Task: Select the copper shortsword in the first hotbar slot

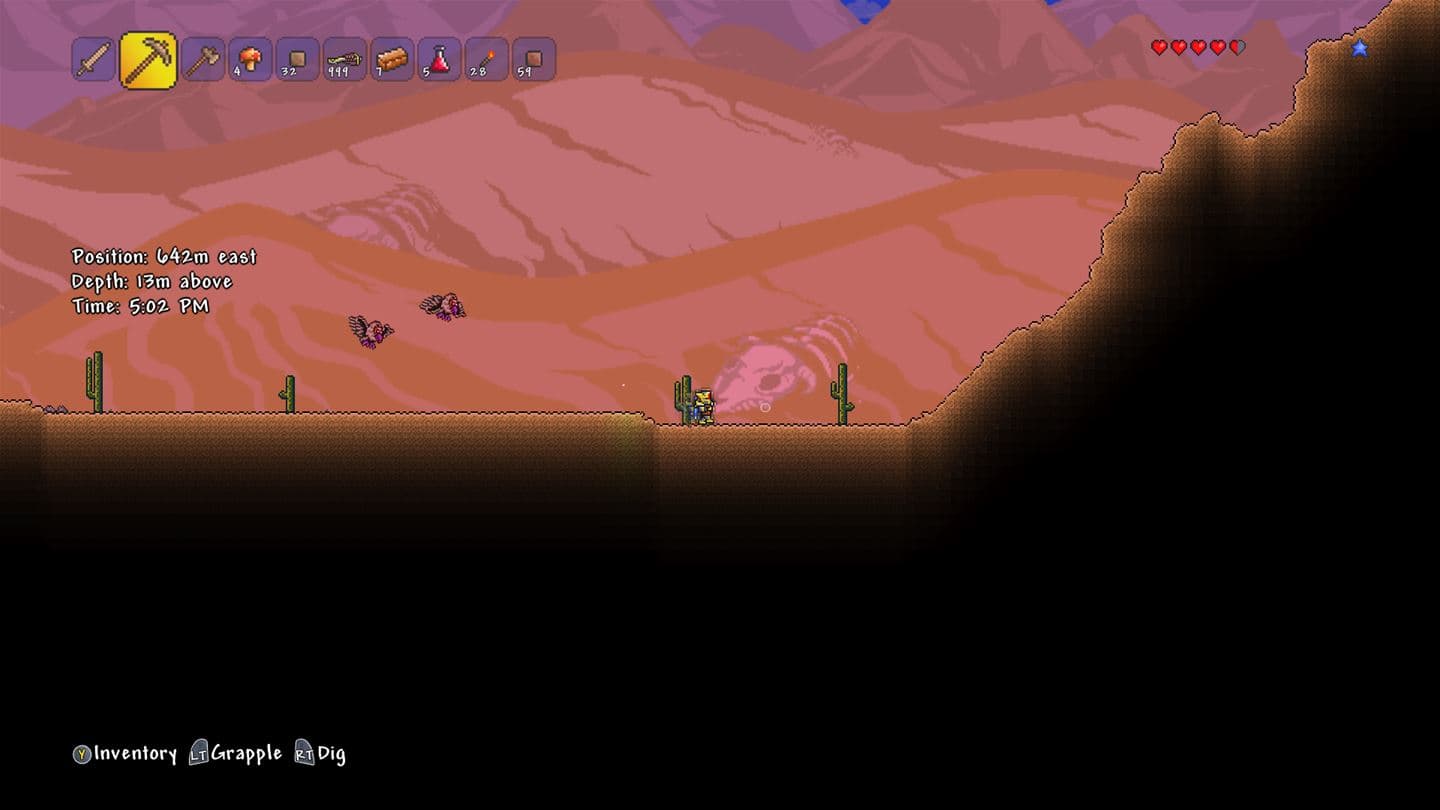Action: (x=95, y=60)
